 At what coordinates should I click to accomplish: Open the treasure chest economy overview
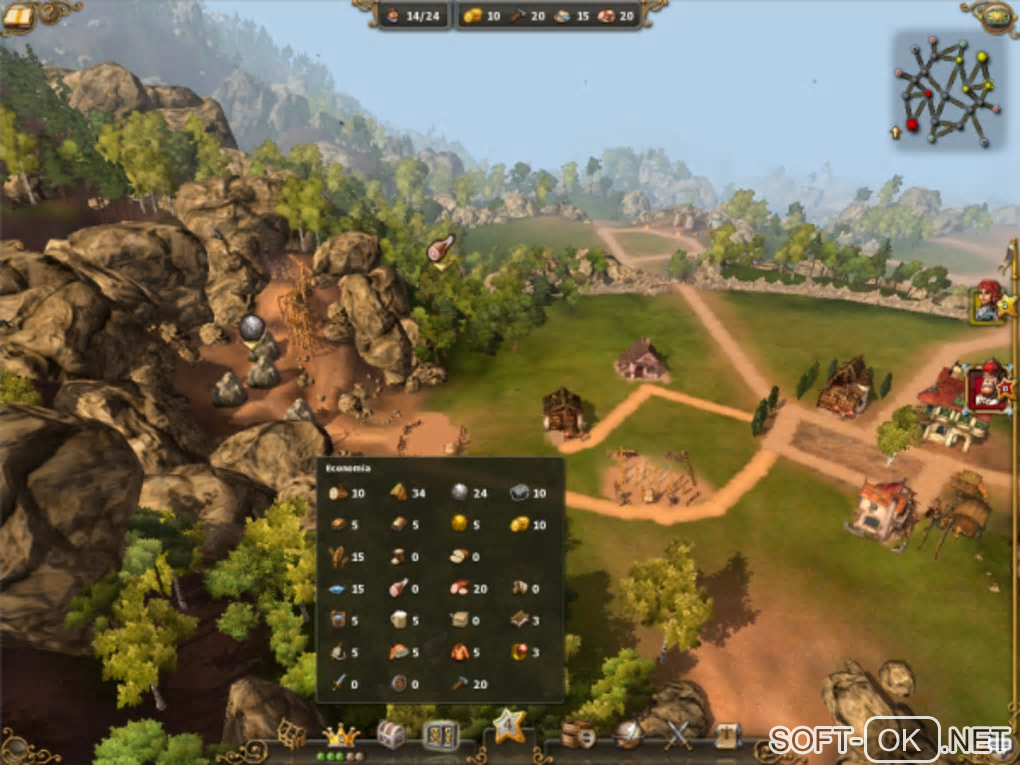(x=391, y=735)
